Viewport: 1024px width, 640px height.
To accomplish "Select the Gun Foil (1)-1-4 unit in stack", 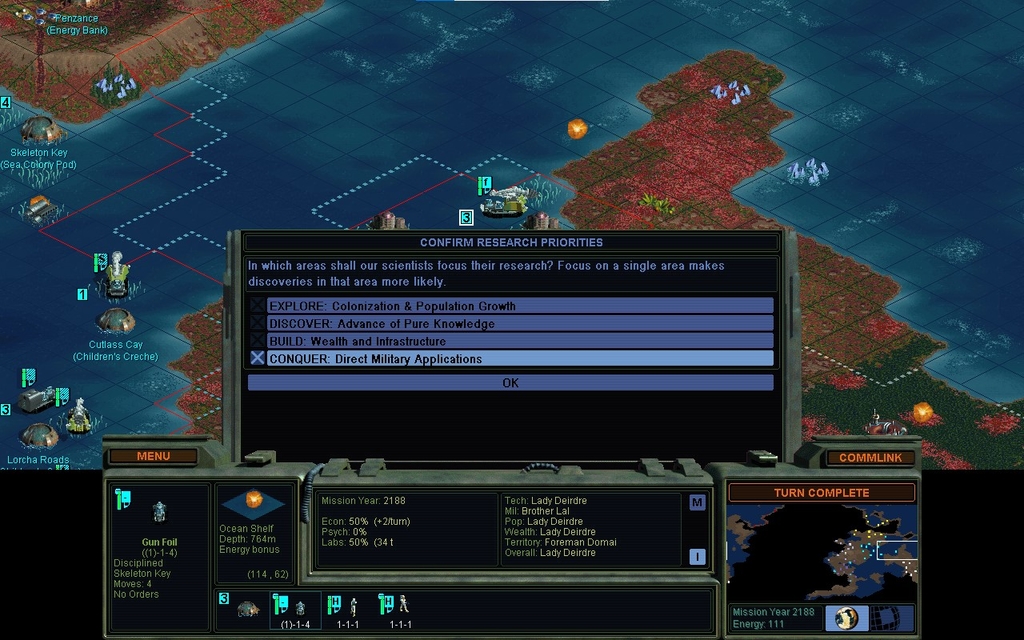I will point(294,609).
